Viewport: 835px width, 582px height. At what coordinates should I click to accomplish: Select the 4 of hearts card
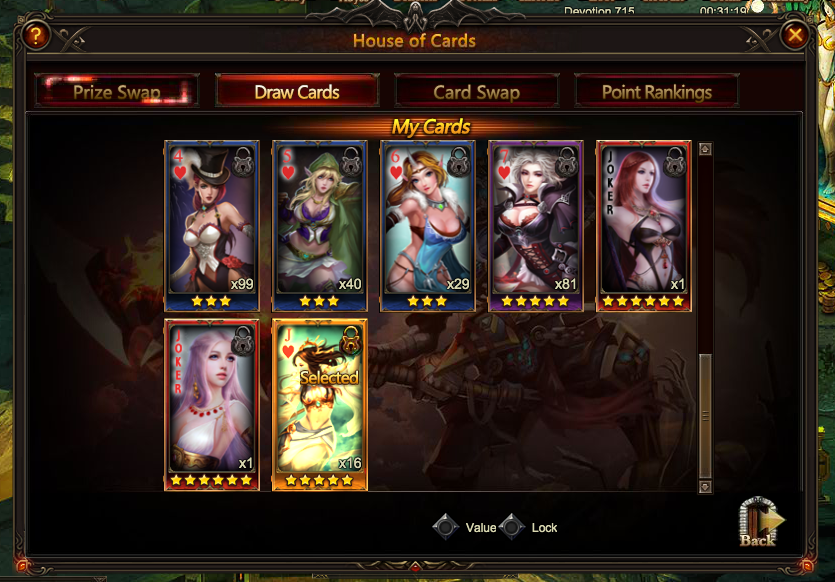click(x=212, y=225)
